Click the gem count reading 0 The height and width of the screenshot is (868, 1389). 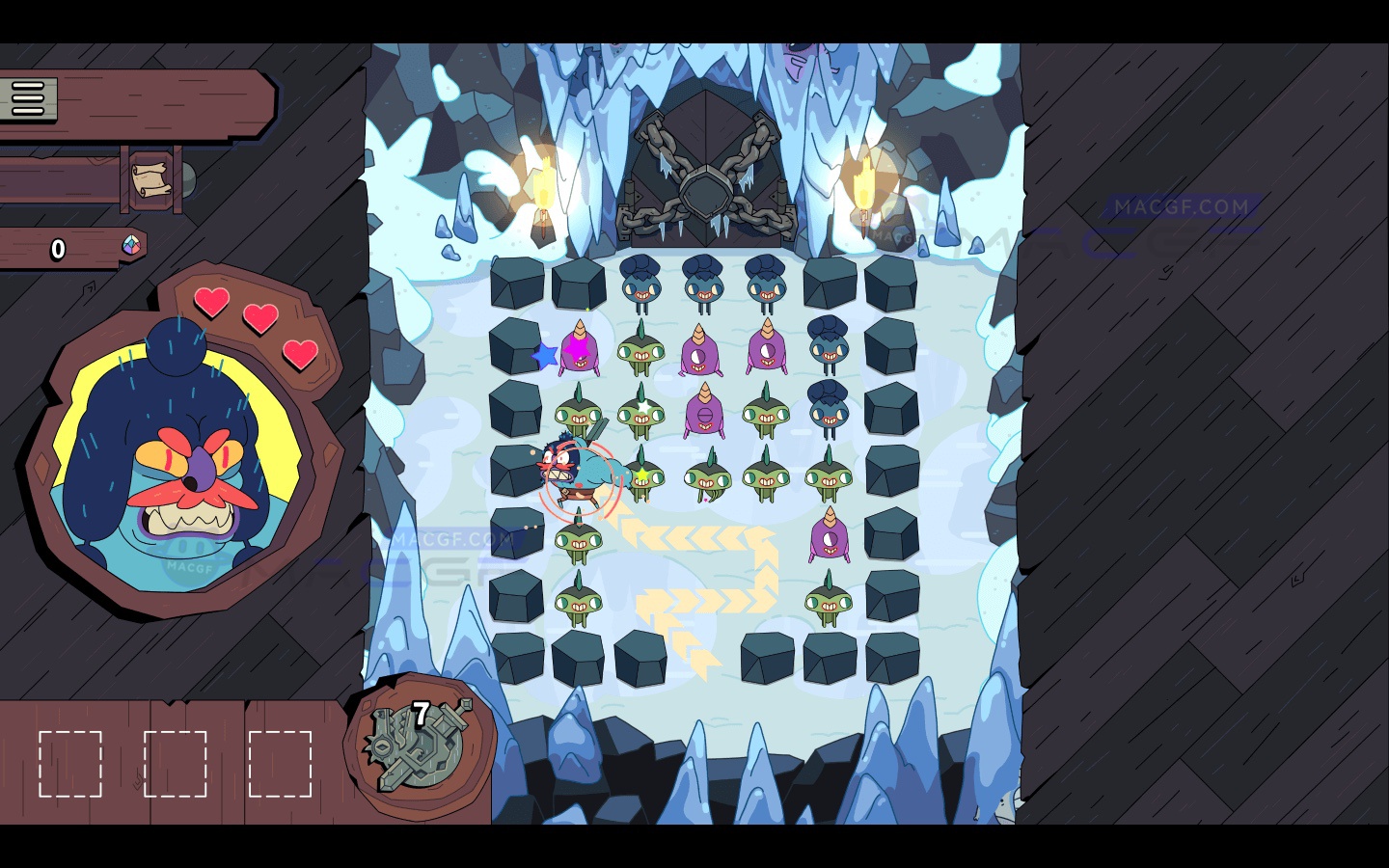58,249
